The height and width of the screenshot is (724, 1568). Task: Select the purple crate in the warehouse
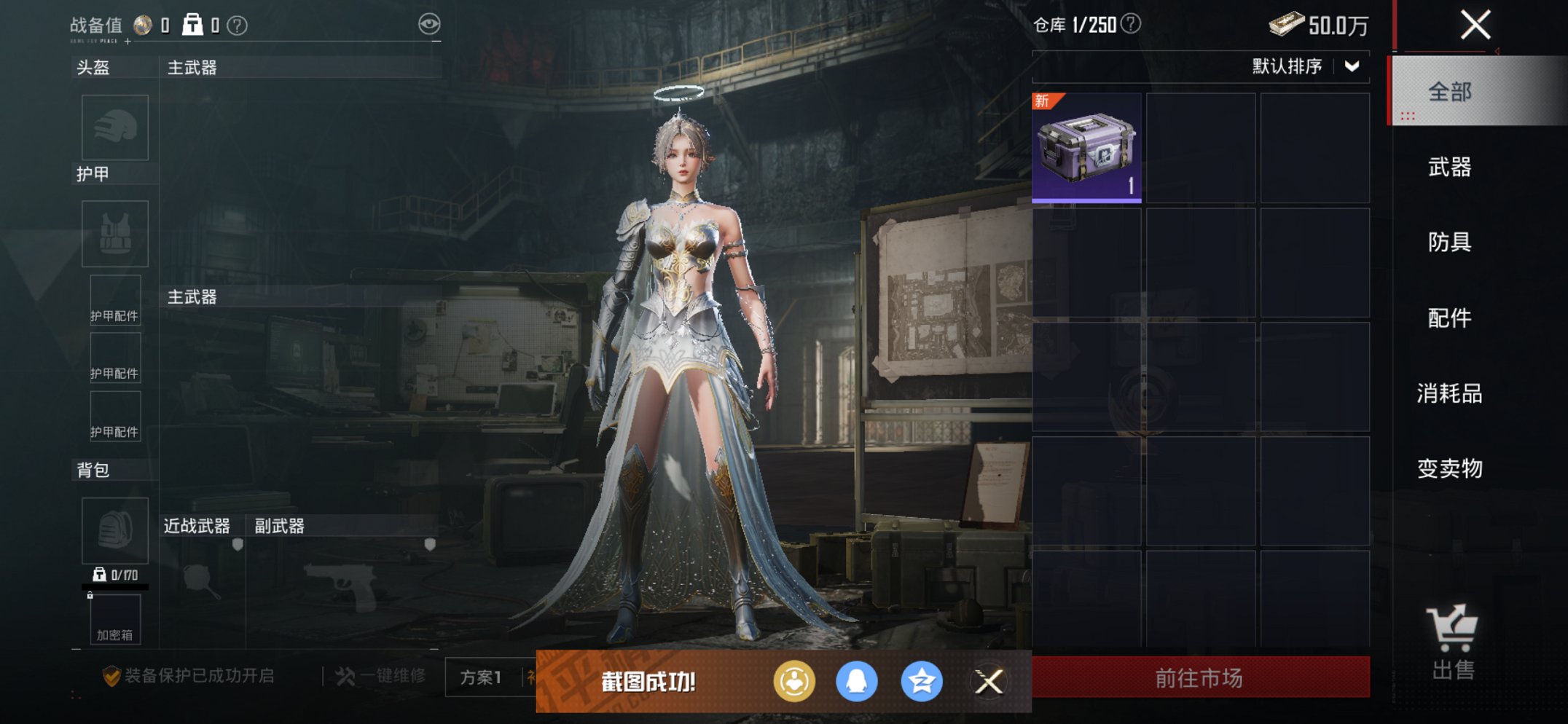point(1086,148)
